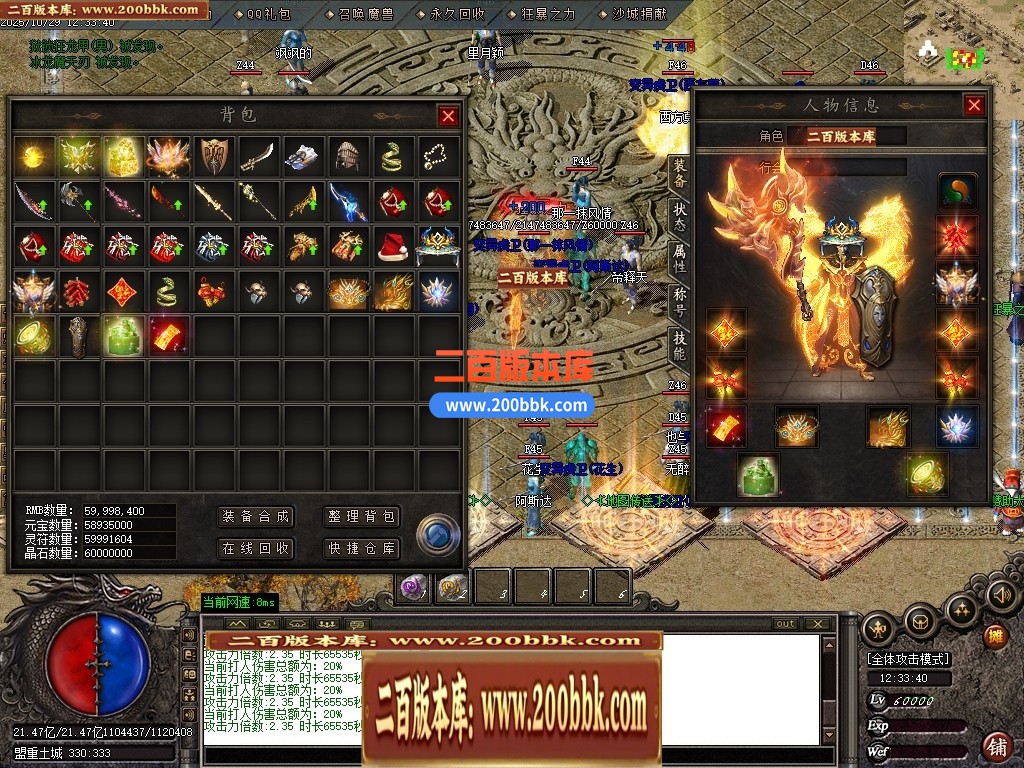Click the 整理背包 sort bag button
Viewport: 1024px width, 768px height.
362,516
